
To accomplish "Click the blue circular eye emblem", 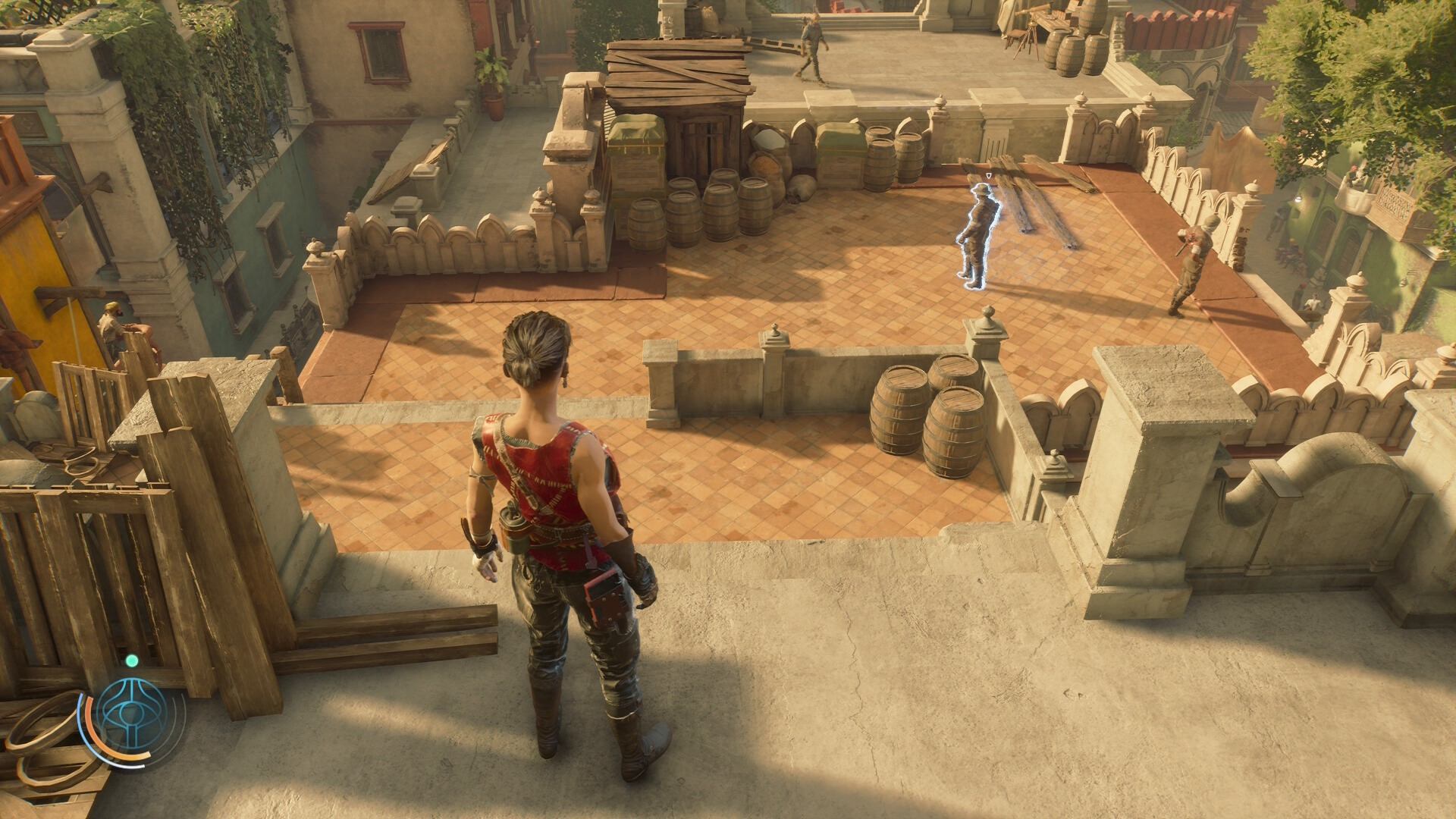I will click(133, 714).
